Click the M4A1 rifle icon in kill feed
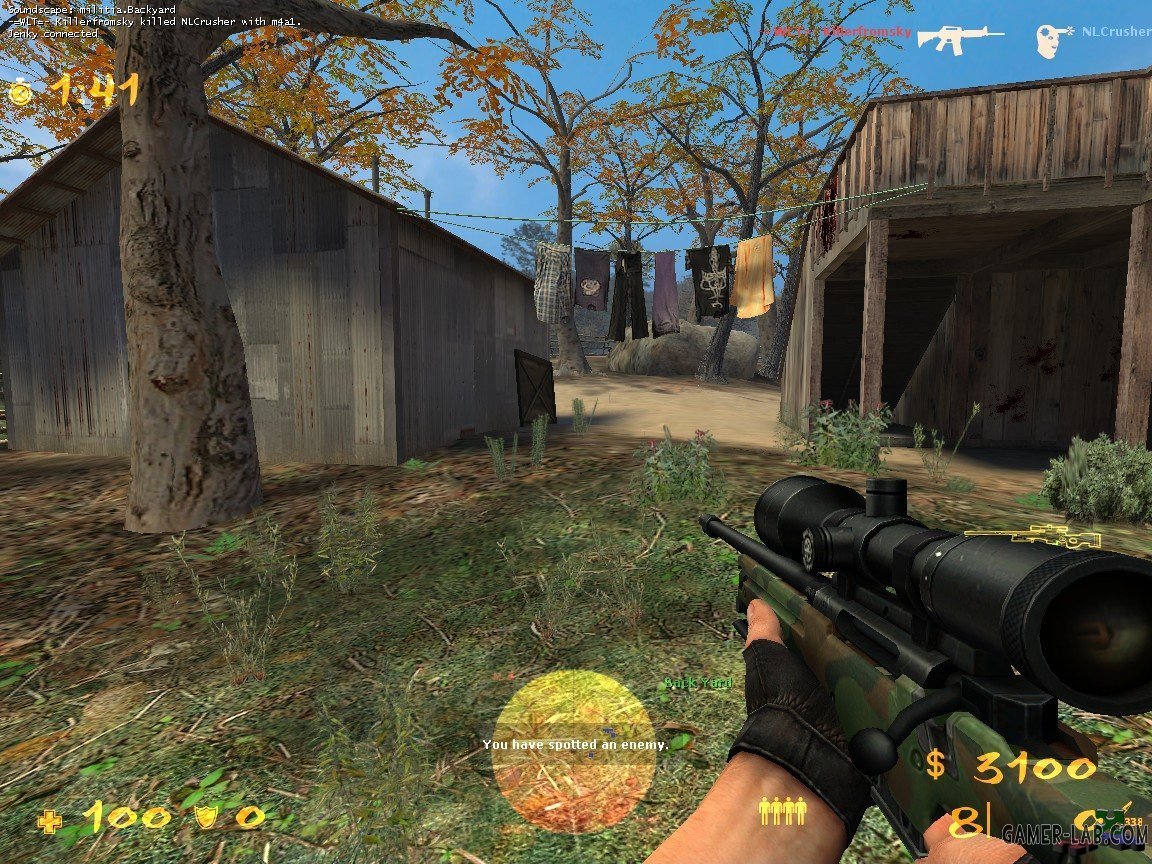 960,38
